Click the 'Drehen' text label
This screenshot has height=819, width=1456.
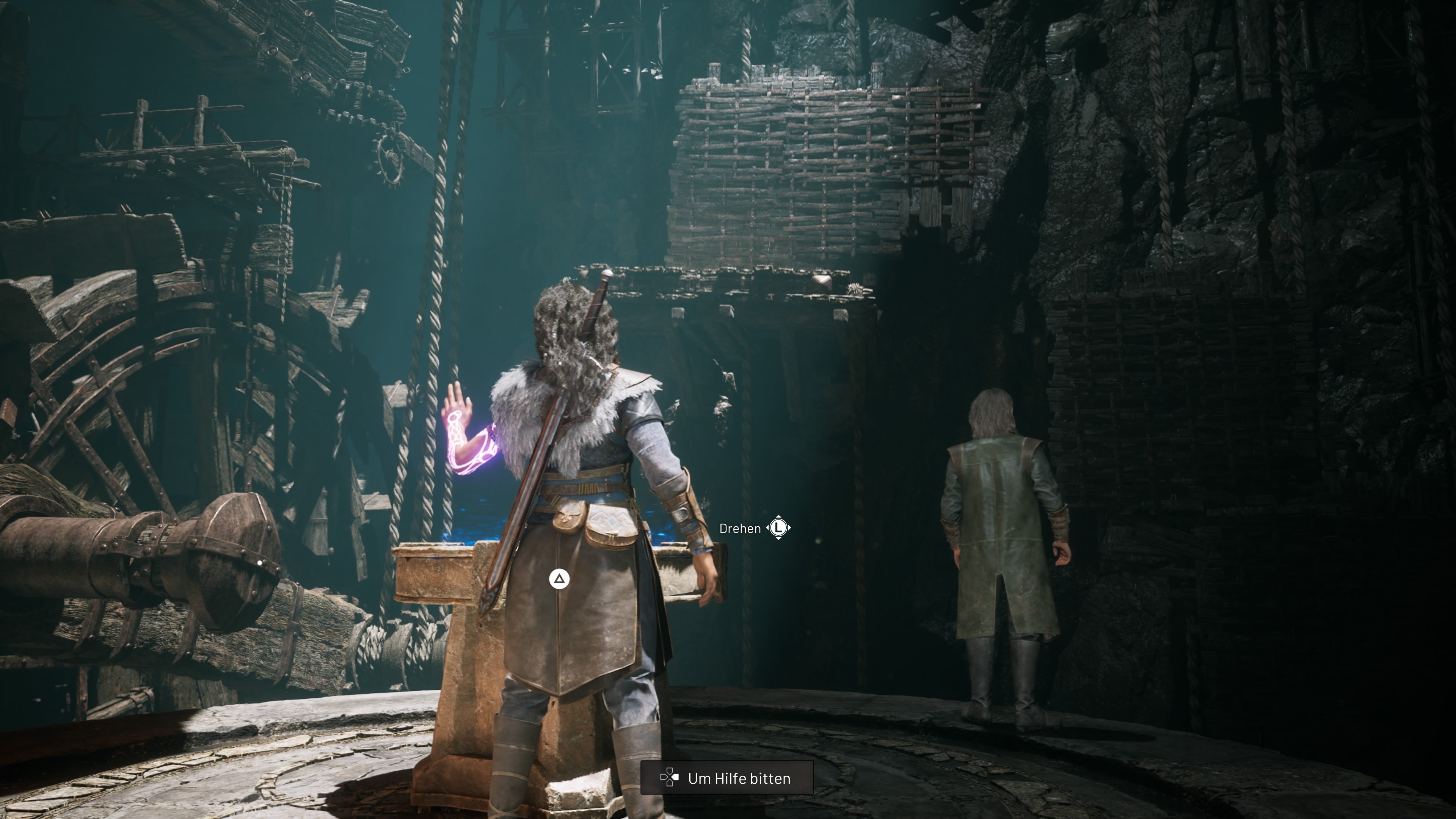tap(741, 528)
